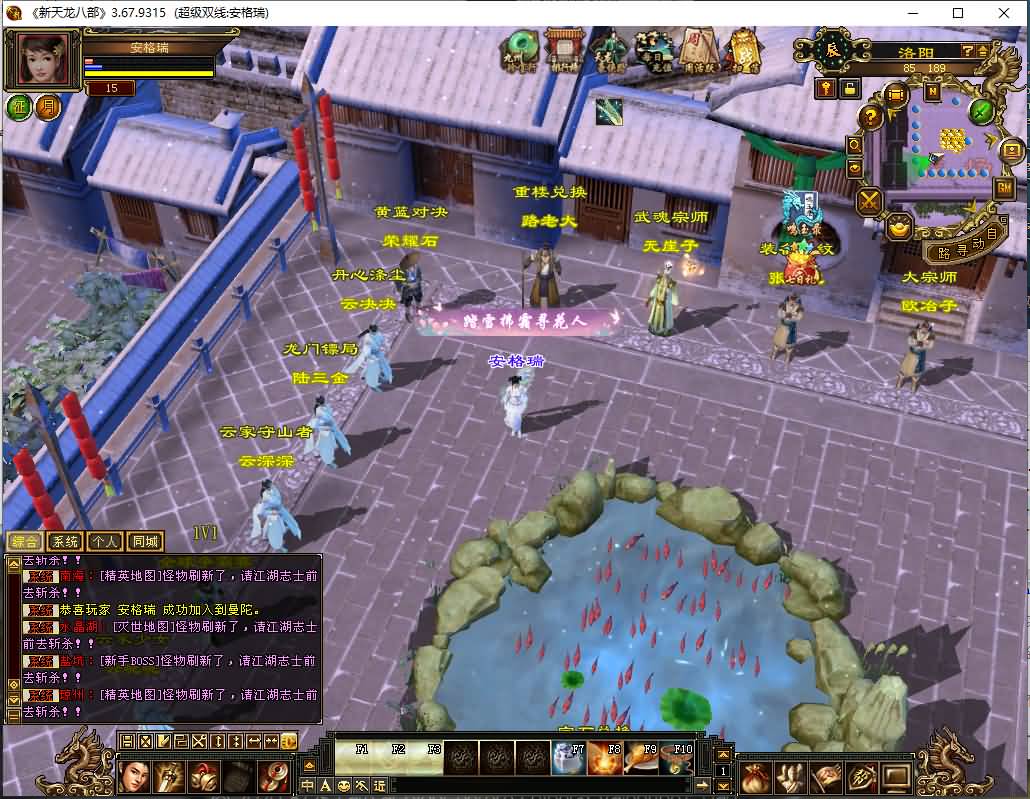
Task: Click the green 征 button under portrait
Action: point(19,107)
